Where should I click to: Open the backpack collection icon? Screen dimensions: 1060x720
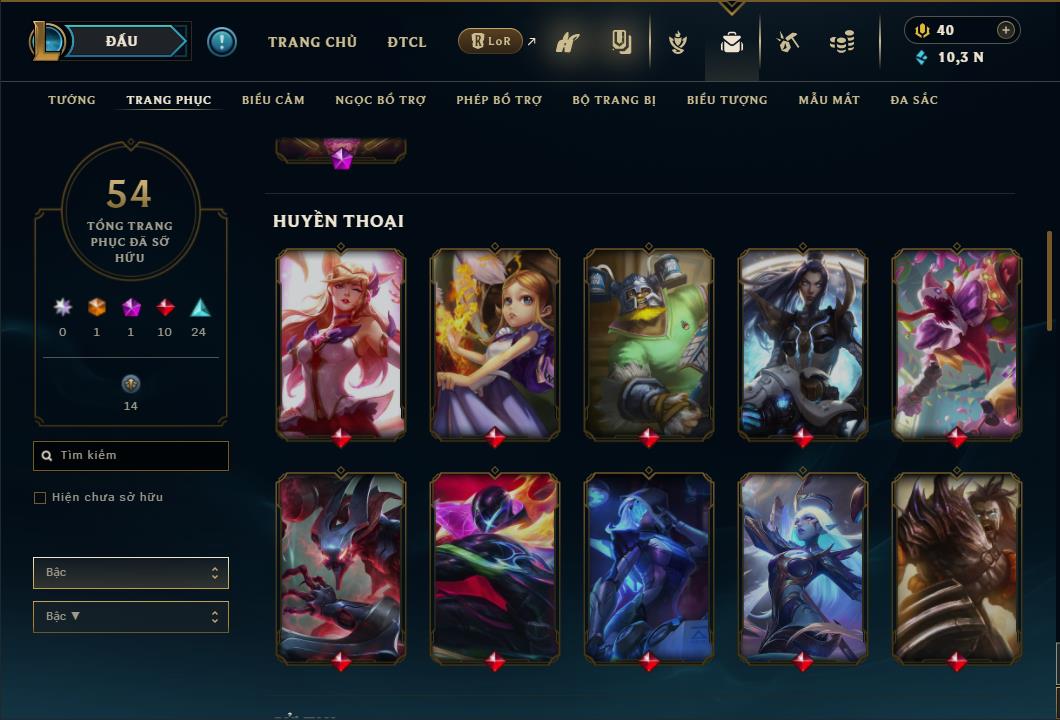tap(732, 42)
